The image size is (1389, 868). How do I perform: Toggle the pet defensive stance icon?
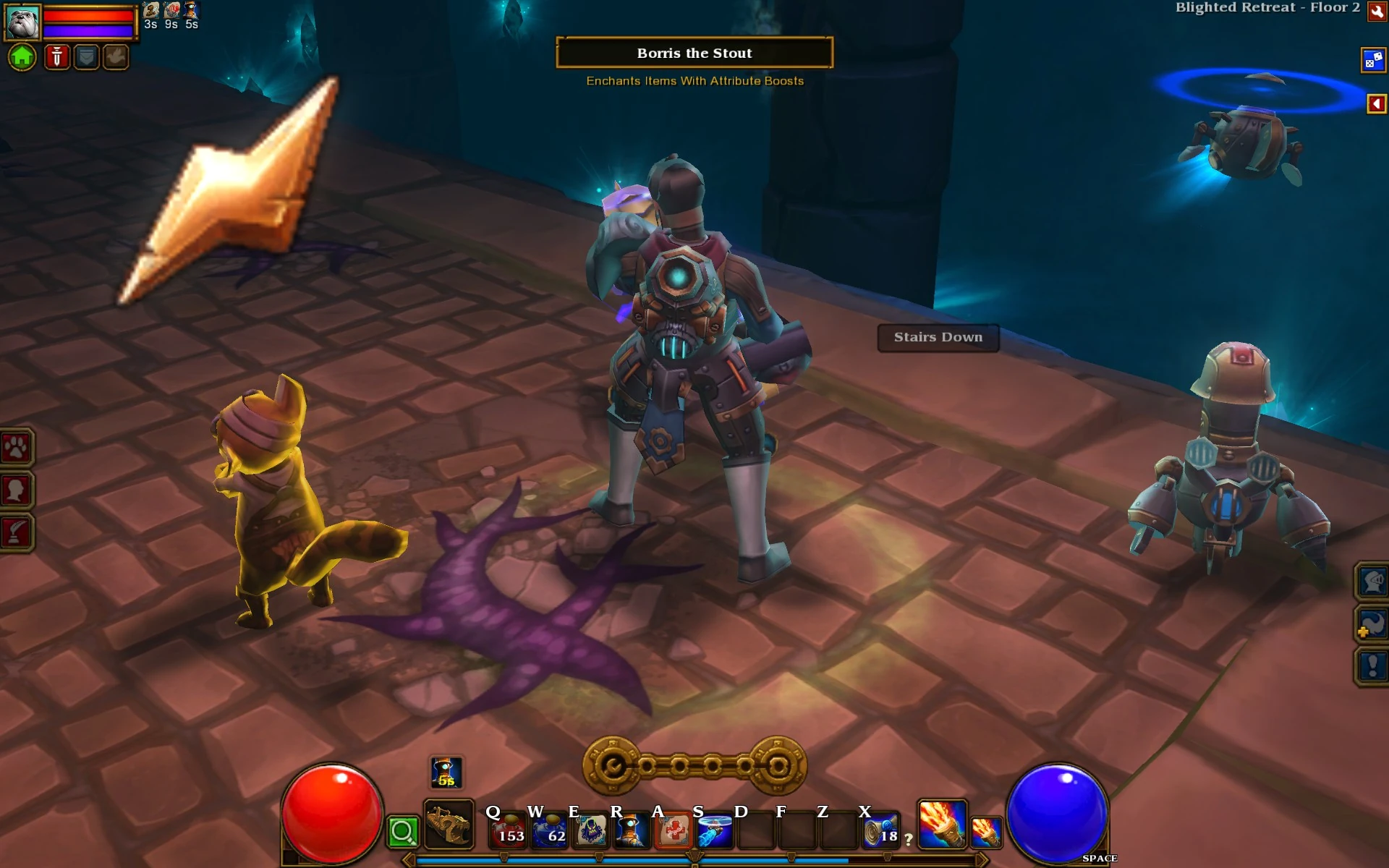pos(85,56)
